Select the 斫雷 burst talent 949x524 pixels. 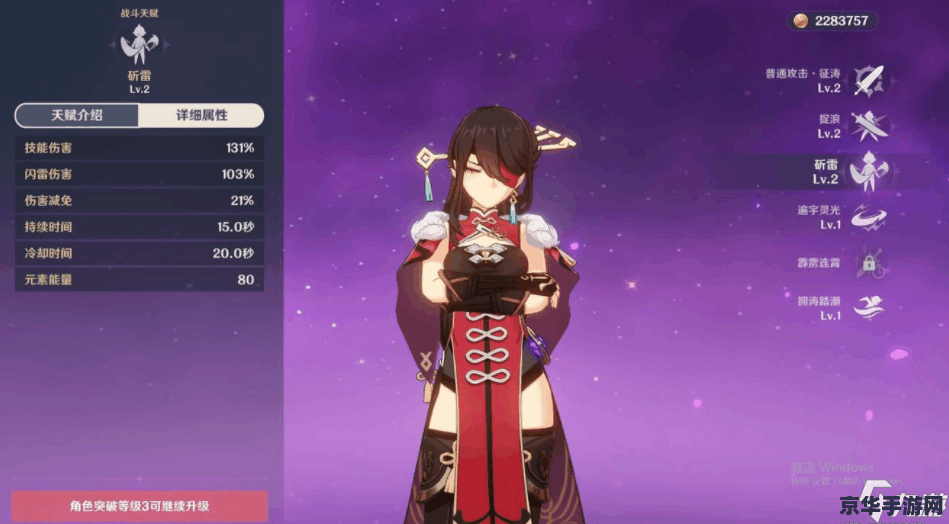coord(868,171)
